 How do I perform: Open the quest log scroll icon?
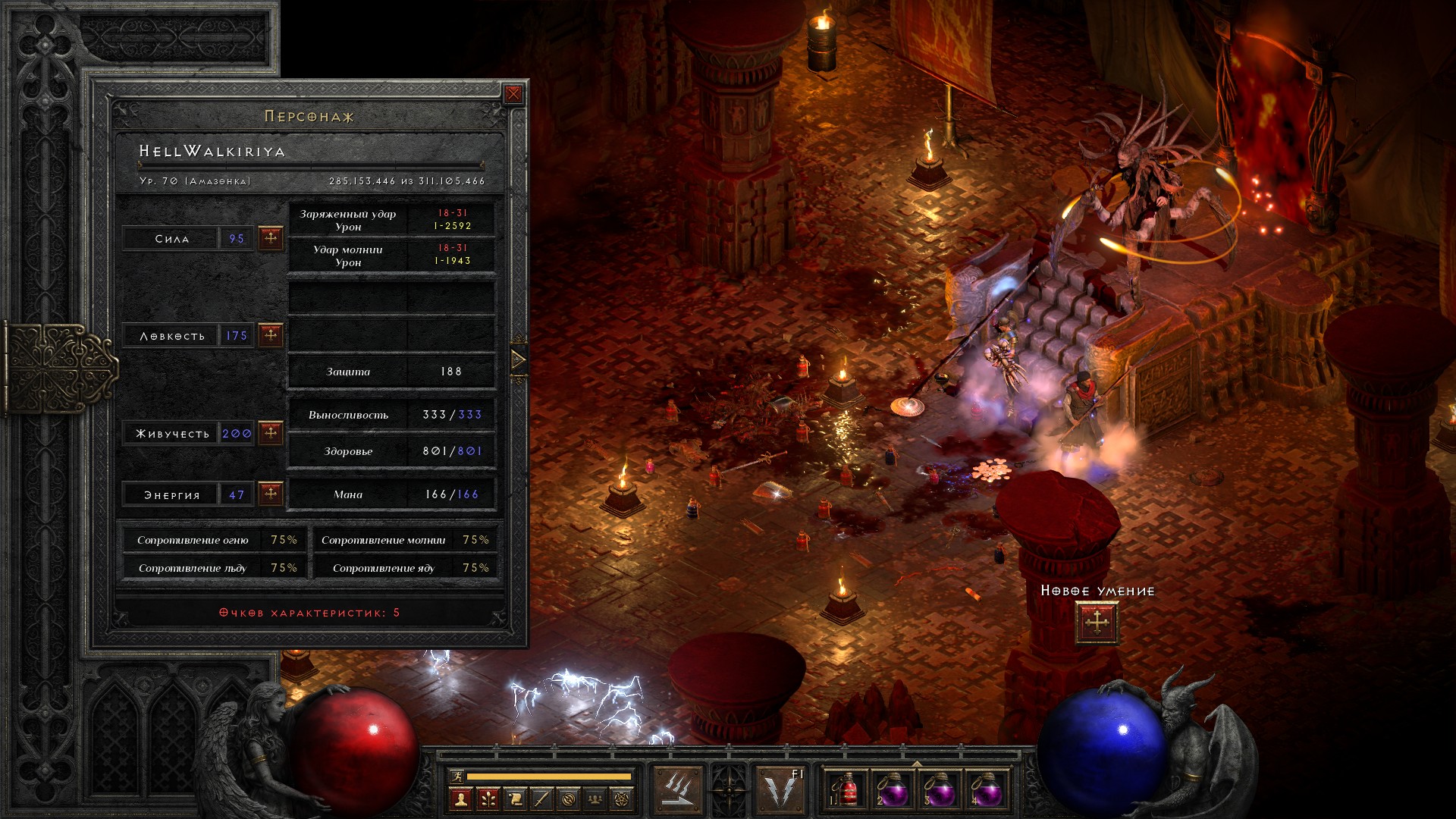point(515,799)
